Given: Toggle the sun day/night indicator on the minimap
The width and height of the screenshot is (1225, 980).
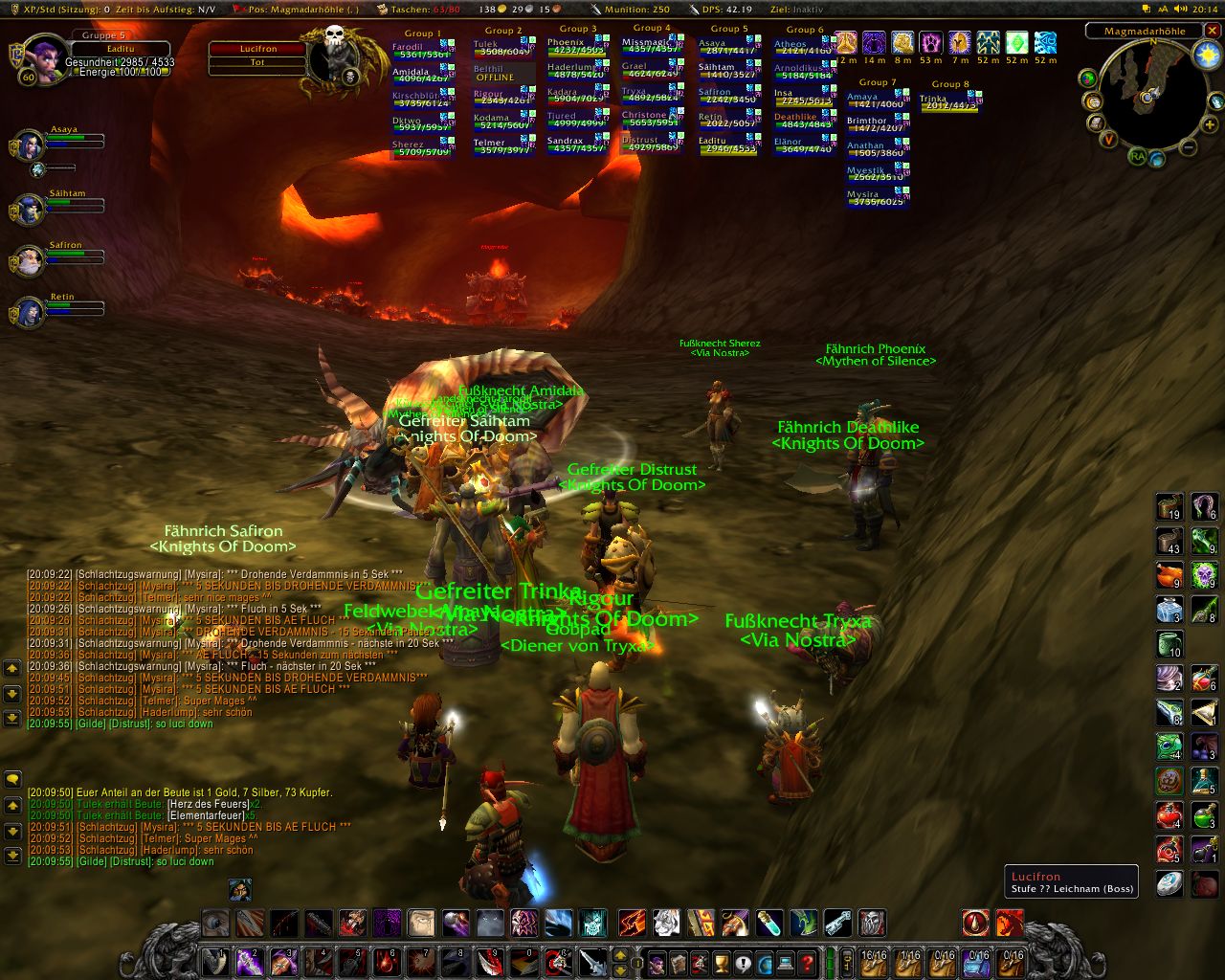Looking at the screenshot, I should (1206, 56).
